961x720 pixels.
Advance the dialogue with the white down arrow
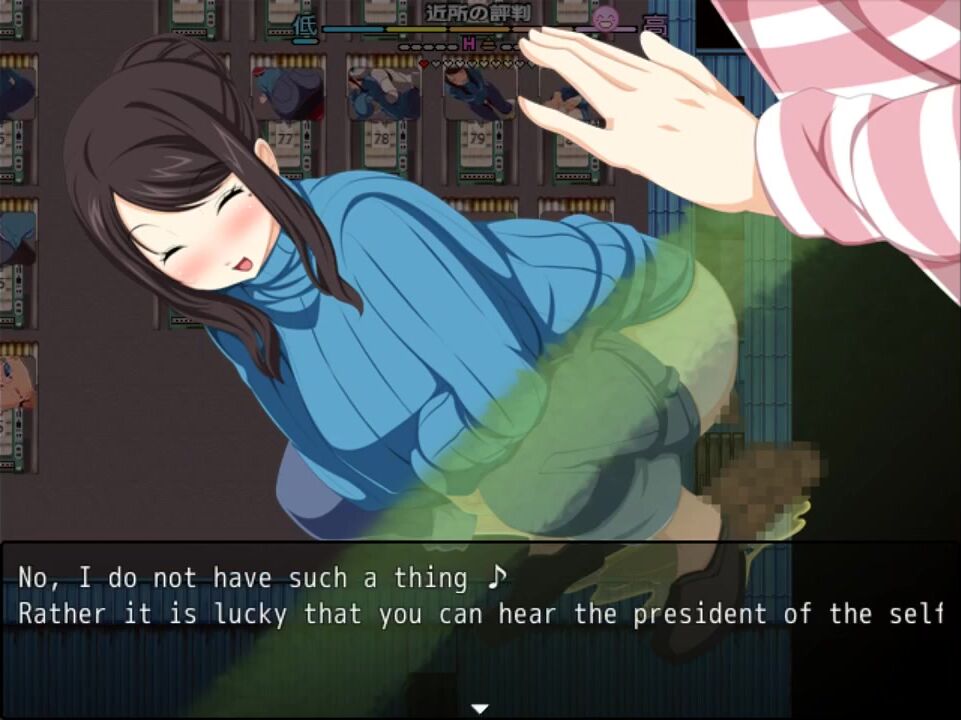pos(480,709)
